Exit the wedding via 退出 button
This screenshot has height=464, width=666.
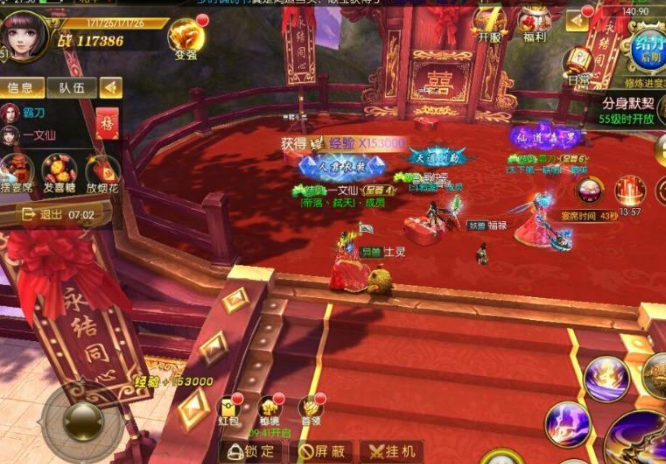point(50,214)
